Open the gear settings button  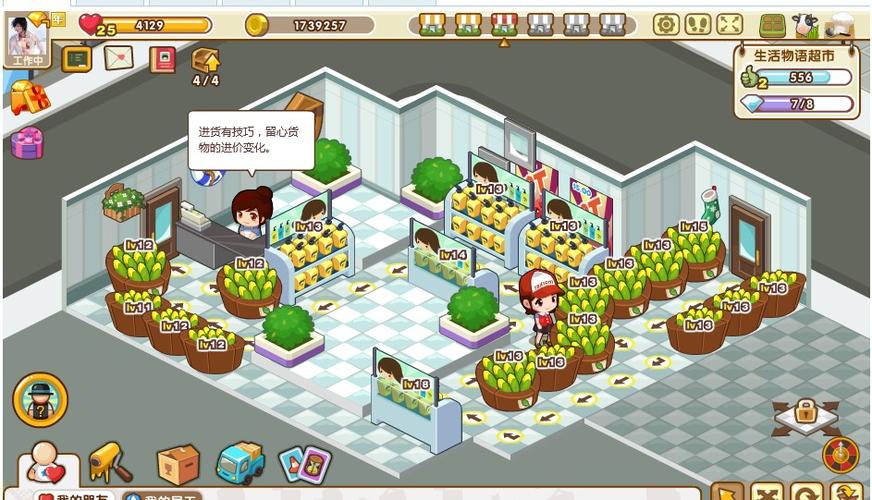click(x=666, y=24)
